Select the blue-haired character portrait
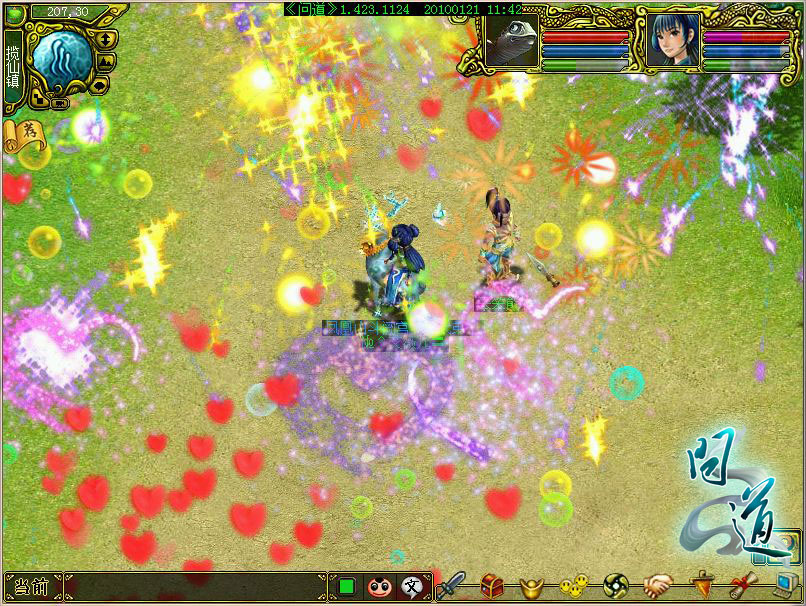806x606 pixels. [671, 41]
